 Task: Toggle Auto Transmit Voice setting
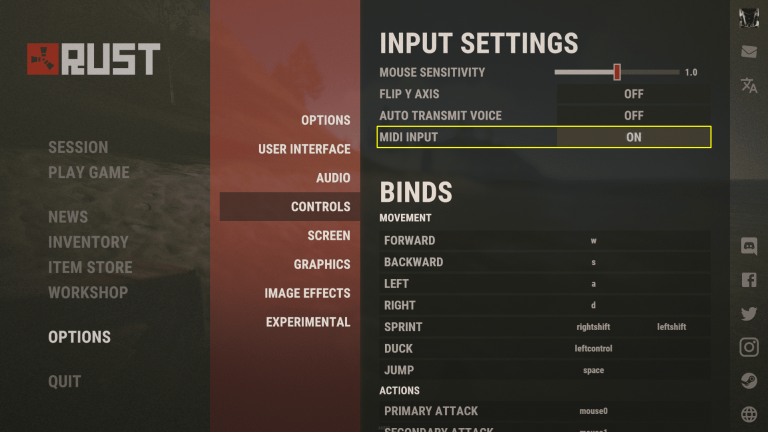coord(633,116)
